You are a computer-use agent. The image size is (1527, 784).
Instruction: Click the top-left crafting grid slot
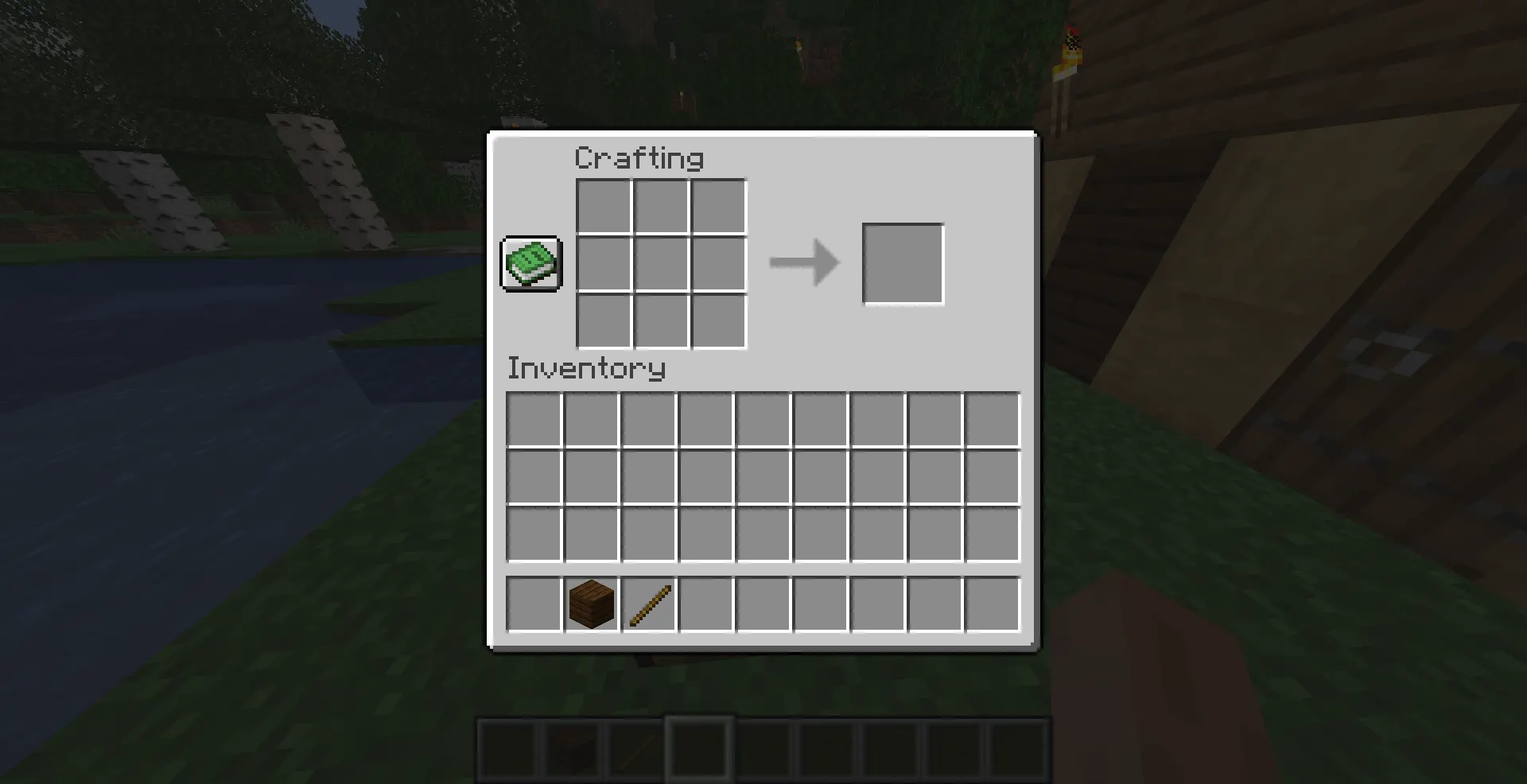click(x=603, y=205)
